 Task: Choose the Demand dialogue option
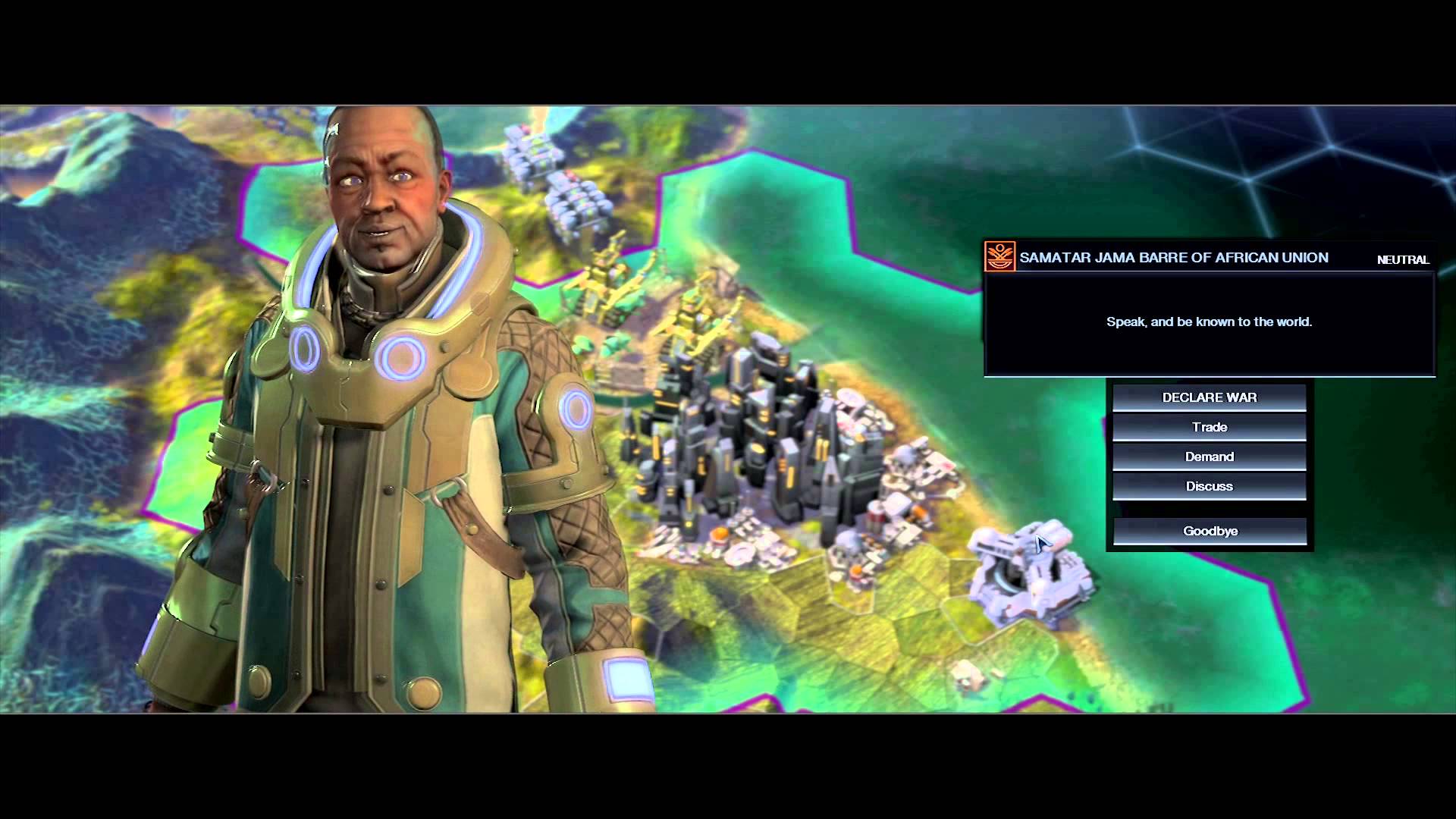pos(1210,457)
